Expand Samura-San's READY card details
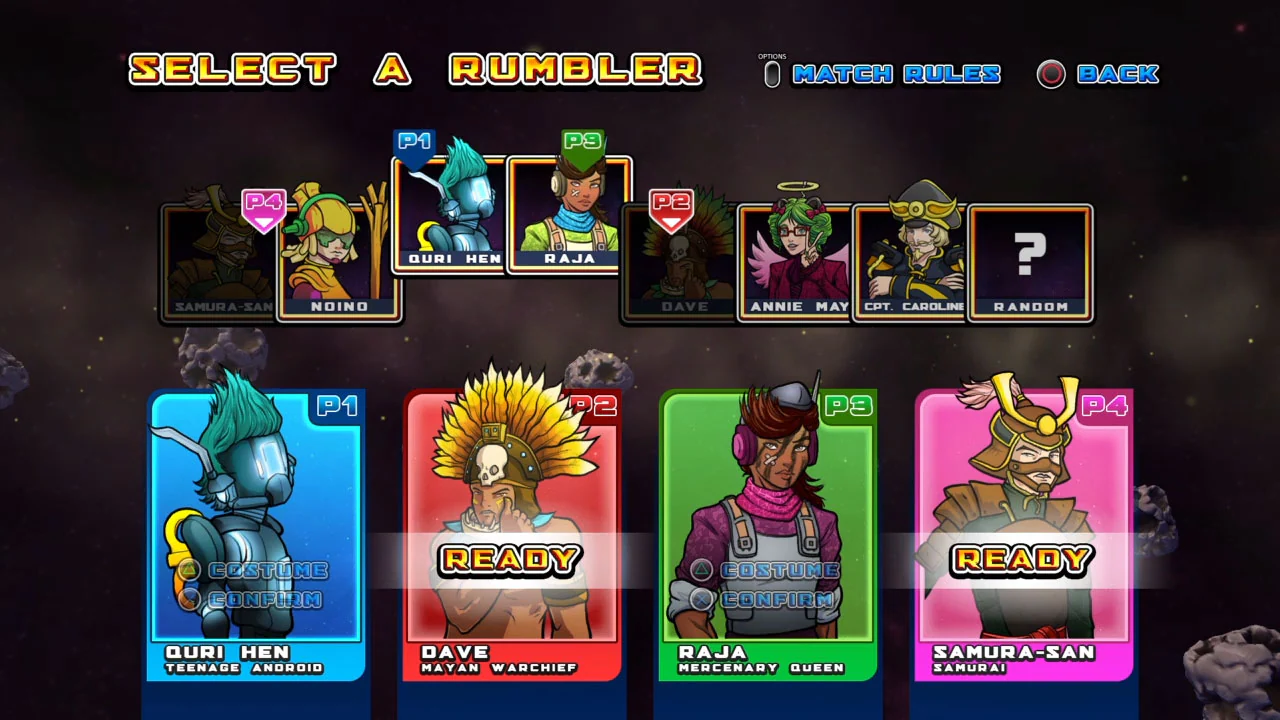This screenshot has width=1280, height=720. click(1023, 560)
